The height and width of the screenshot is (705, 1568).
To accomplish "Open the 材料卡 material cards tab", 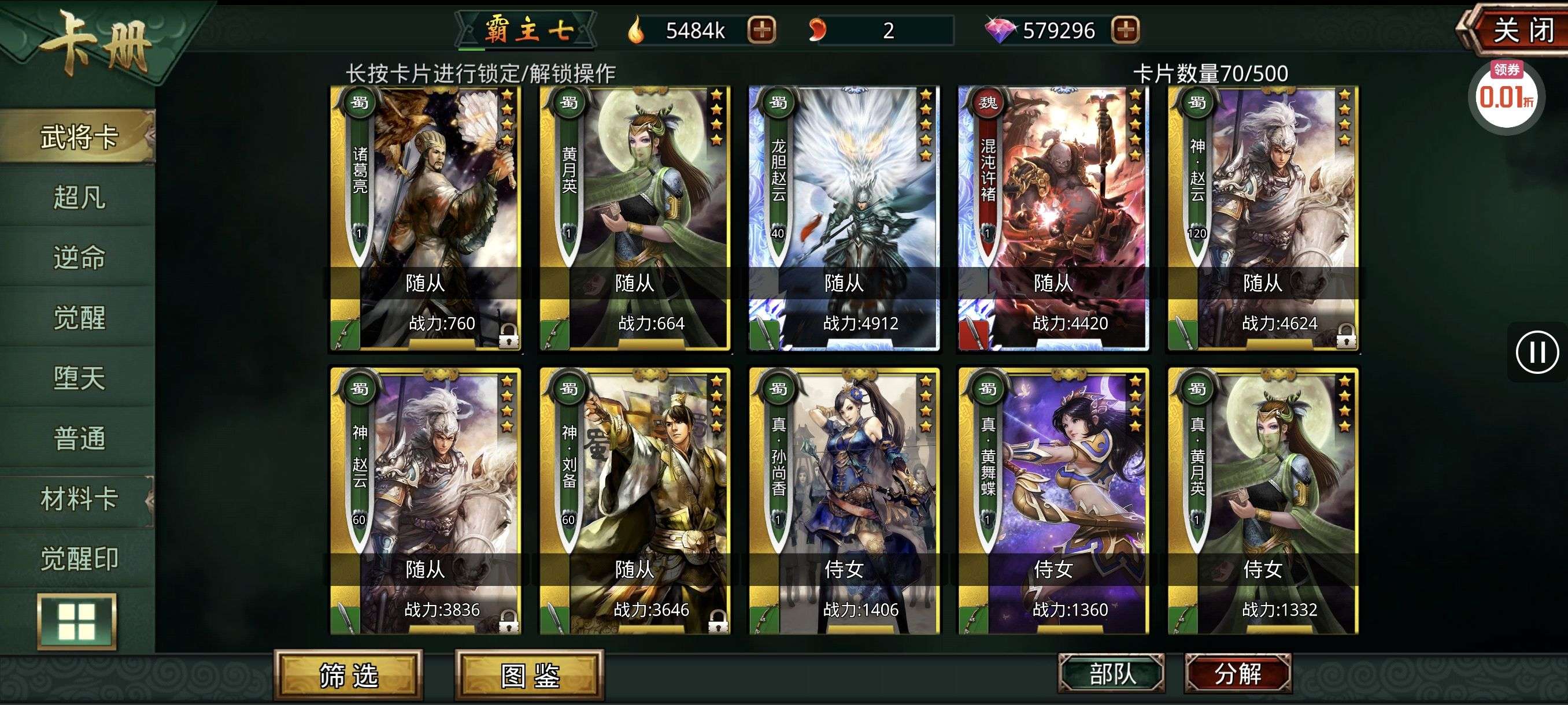I will (79, 499).
